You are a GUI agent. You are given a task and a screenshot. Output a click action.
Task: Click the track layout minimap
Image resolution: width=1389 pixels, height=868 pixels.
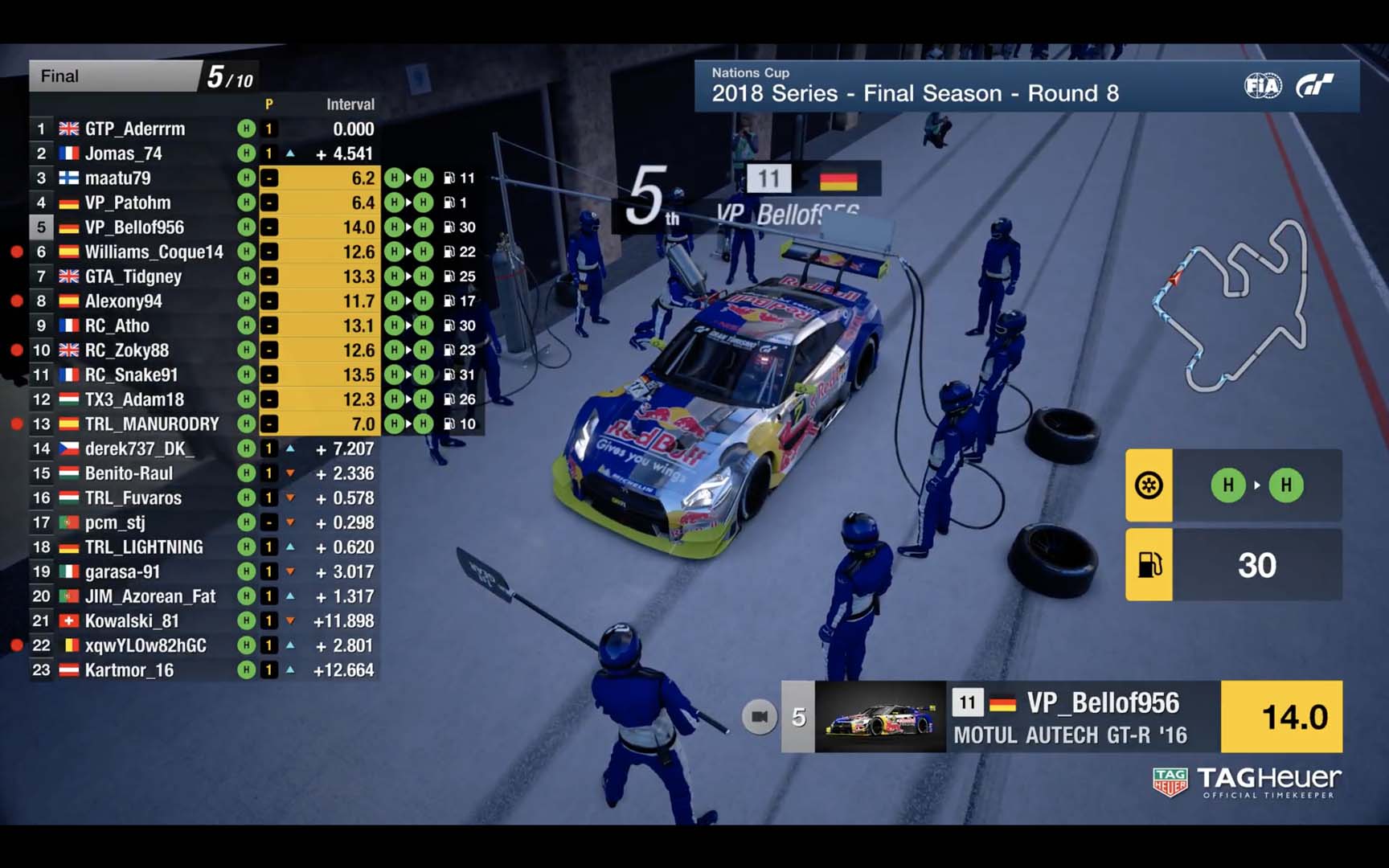click(1230, 305)
